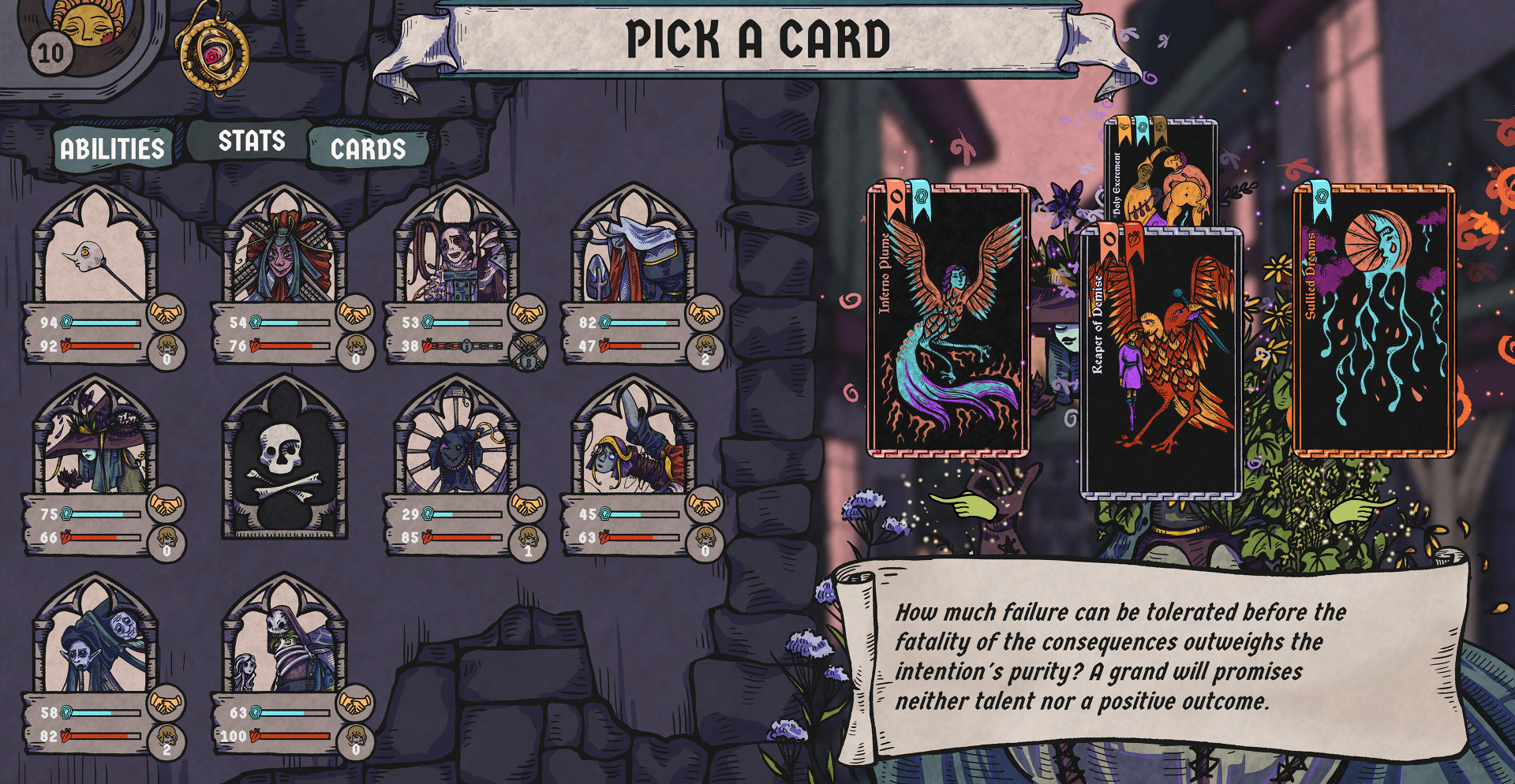Select the Sullied Dreams card

coord(1374,321)
